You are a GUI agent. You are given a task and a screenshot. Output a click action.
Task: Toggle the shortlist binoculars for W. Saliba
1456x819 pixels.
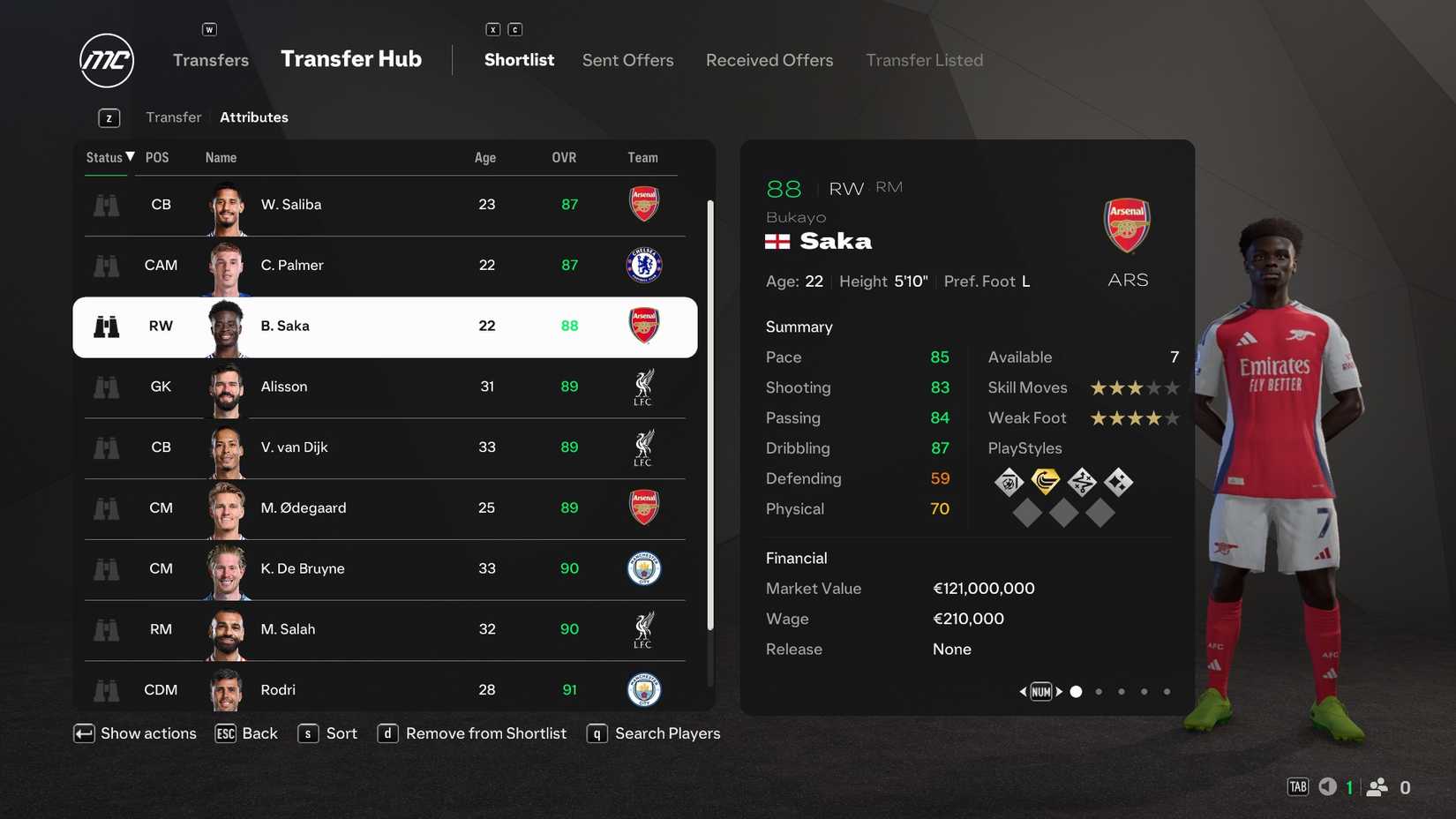[x=106, y=204]
